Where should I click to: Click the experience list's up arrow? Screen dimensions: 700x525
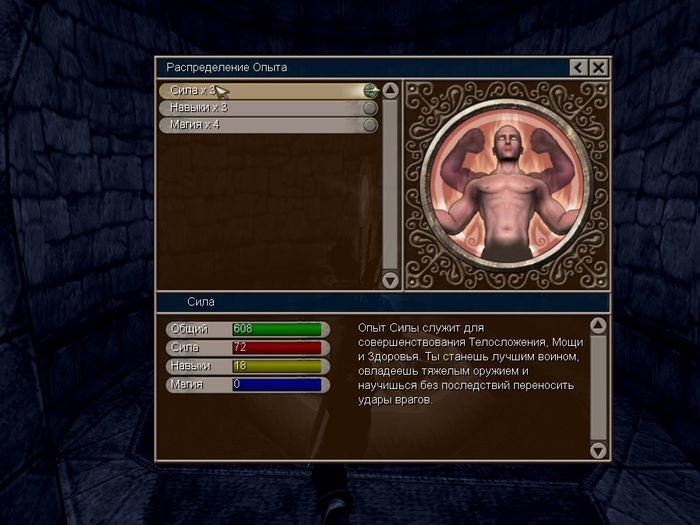coord(391,90)
